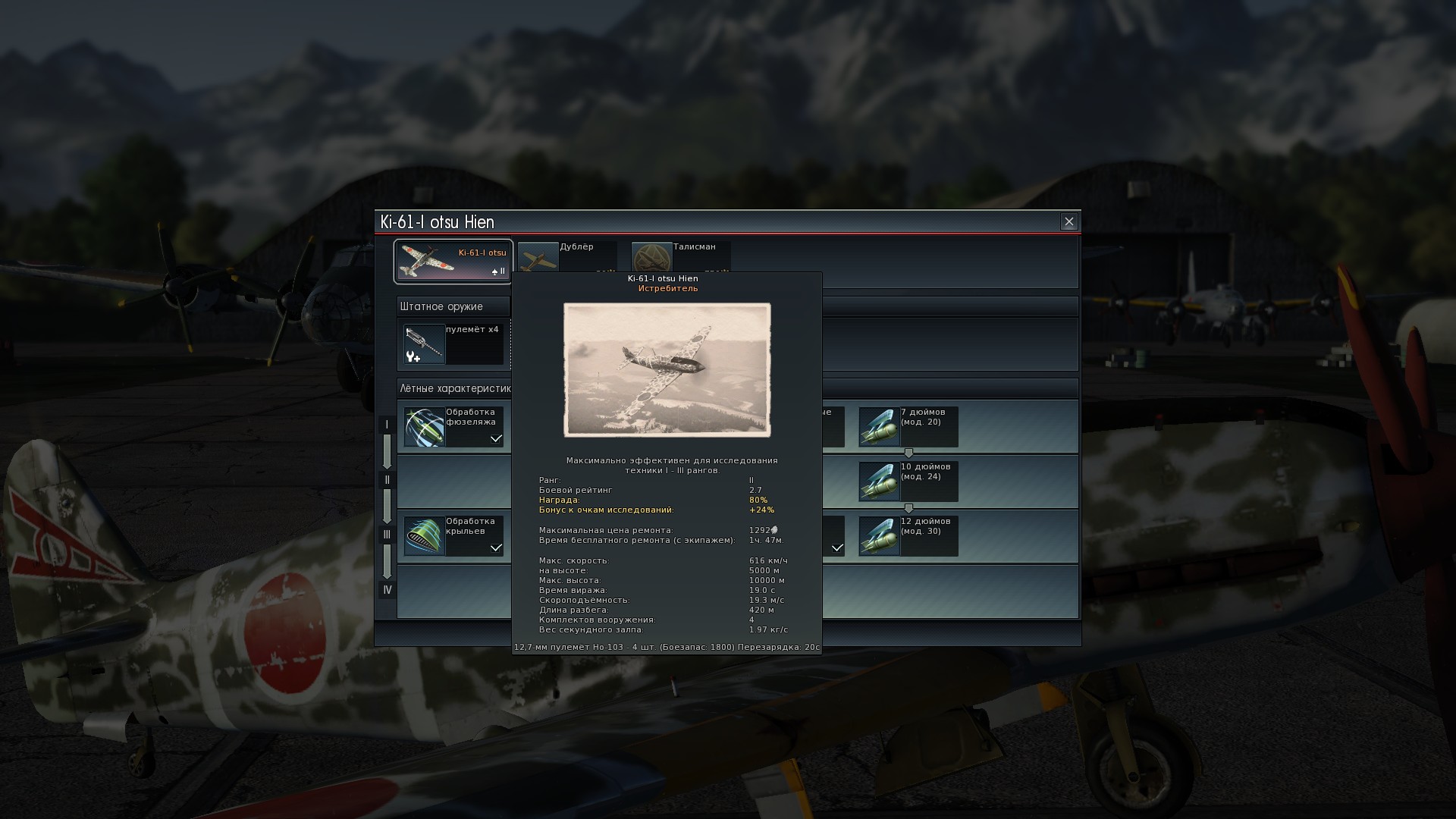This screenshot has width=1456, height=819.
Task: Select the 12 дюймов (мод. 30) bomb upgrade
Action: point(908,535)
